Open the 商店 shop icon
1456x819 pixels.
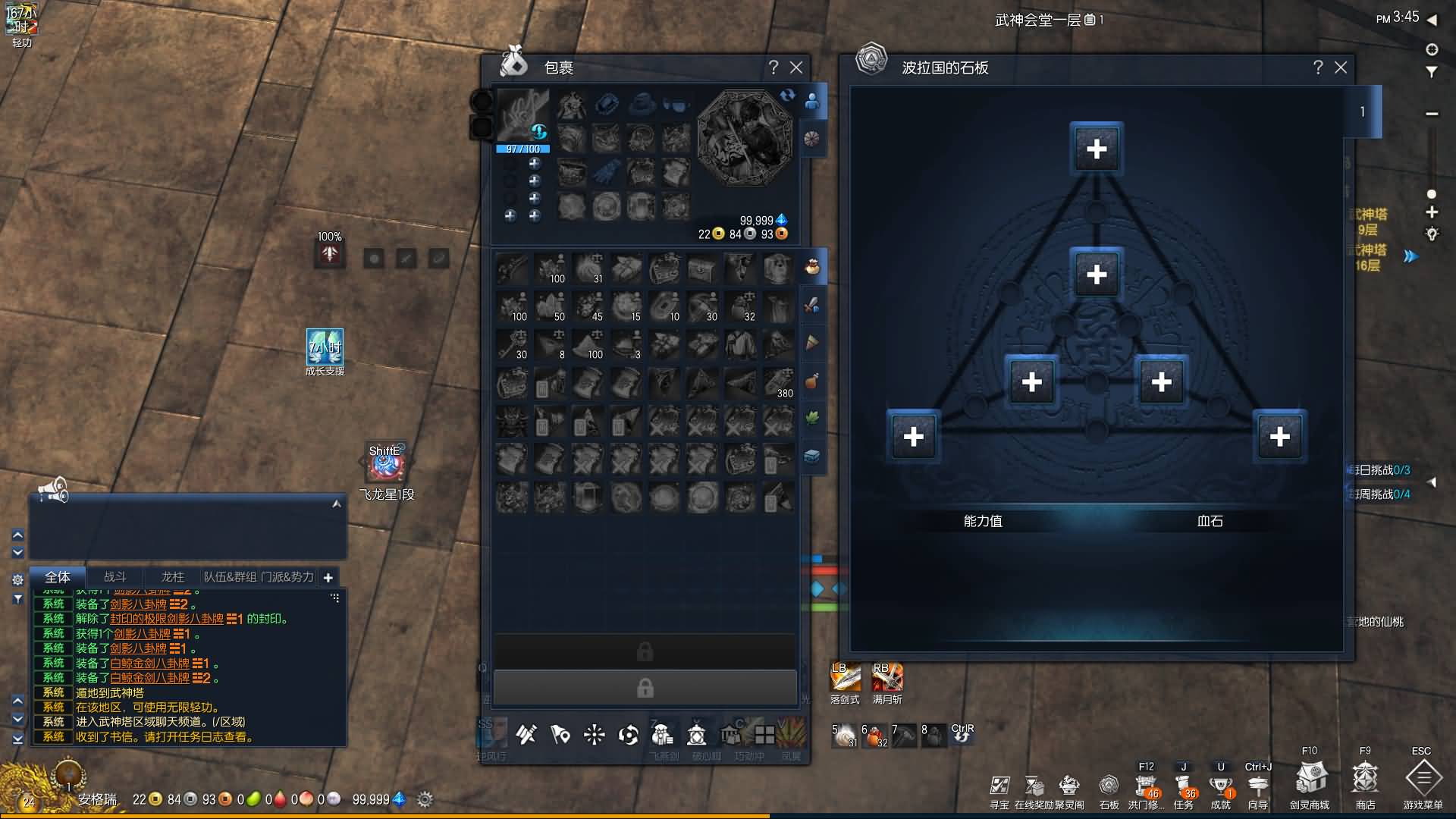click(1365, 779)
